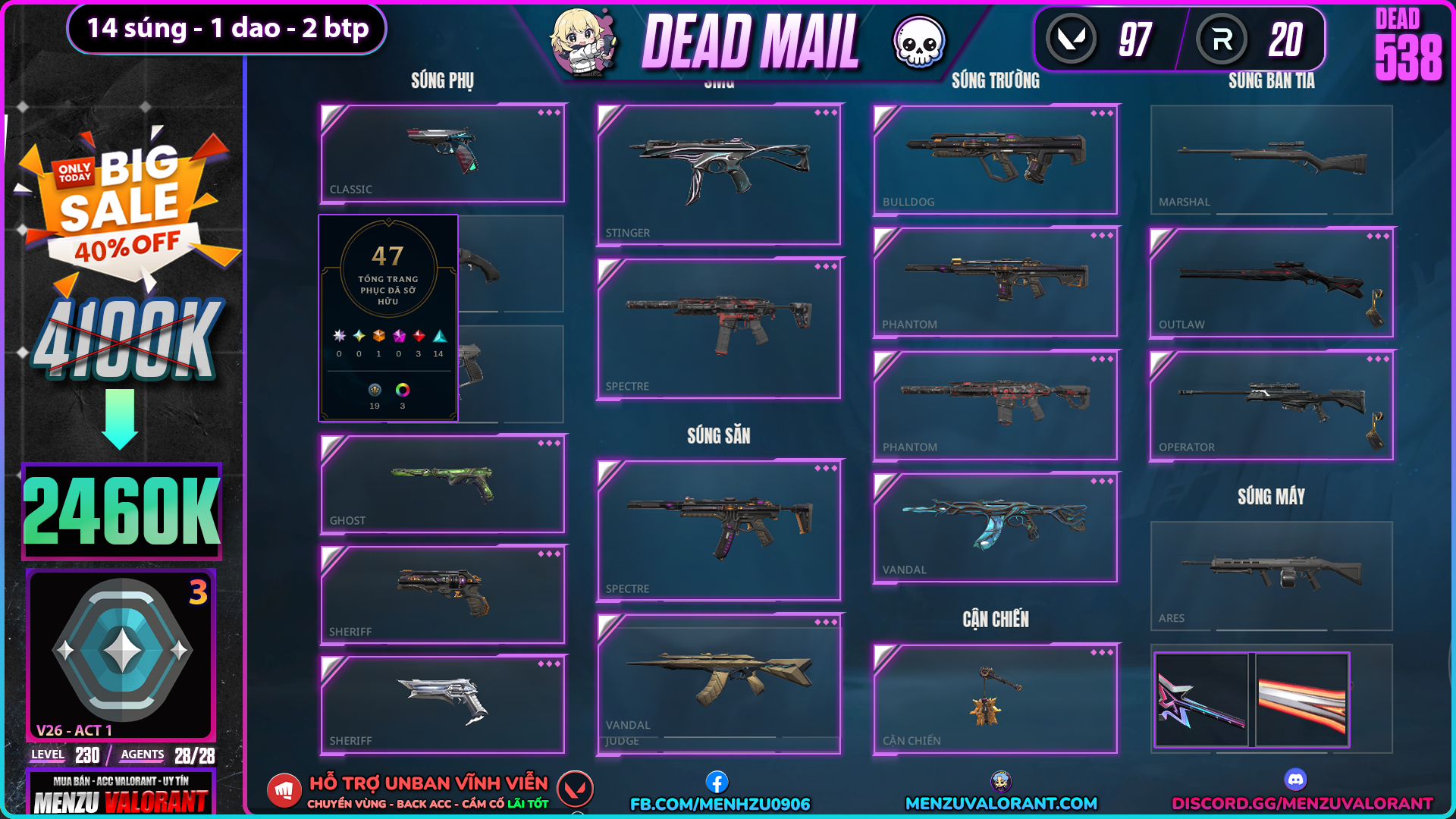View the red streak card thumbnail
The height and width of the screenshot is (819, 1456).
(x=1302, y=700)
